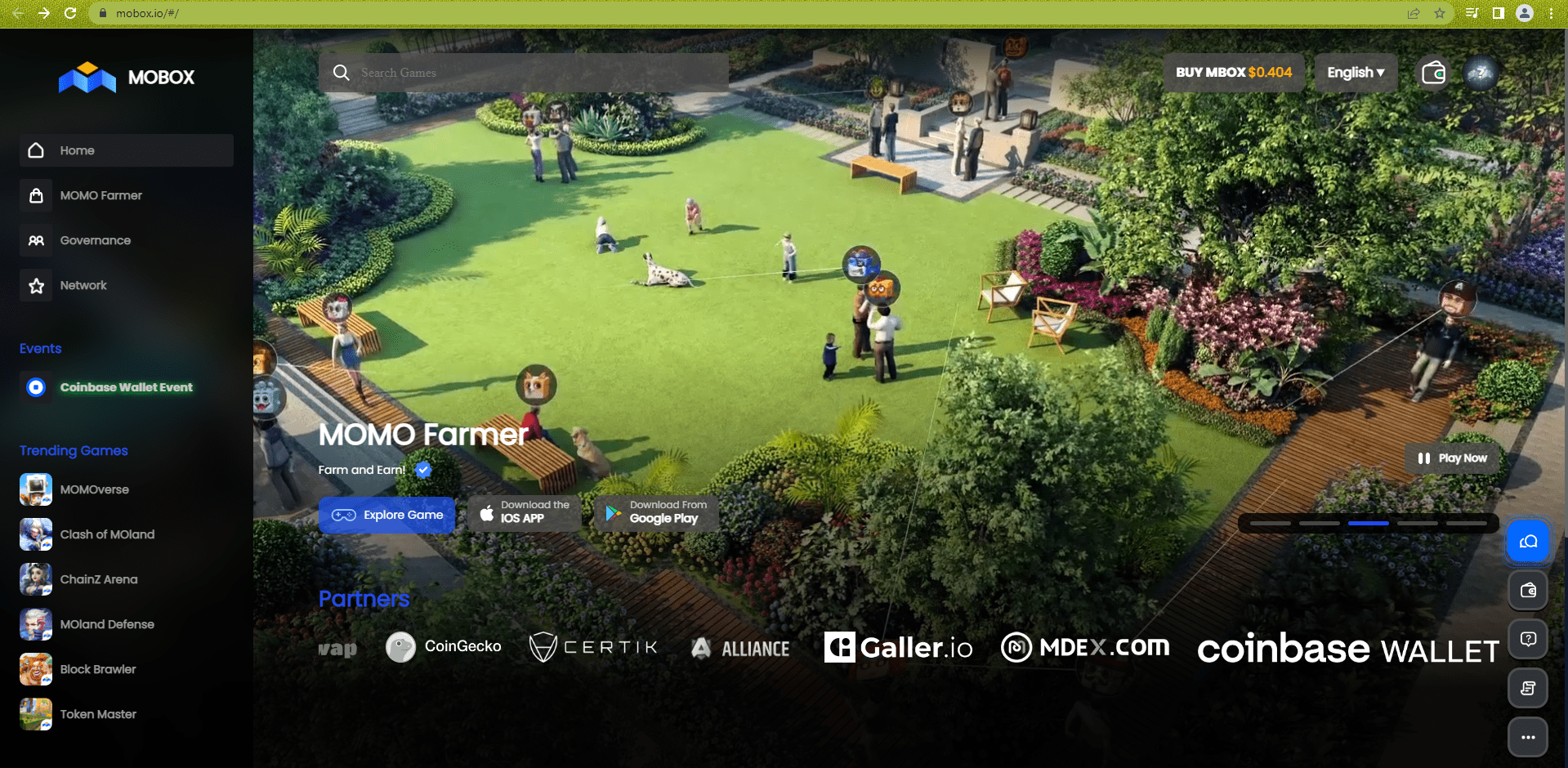The image size is (1568, 768).
Task: Select Home in the sidebar
Action: pyautogui.click(x=78, y=150)
